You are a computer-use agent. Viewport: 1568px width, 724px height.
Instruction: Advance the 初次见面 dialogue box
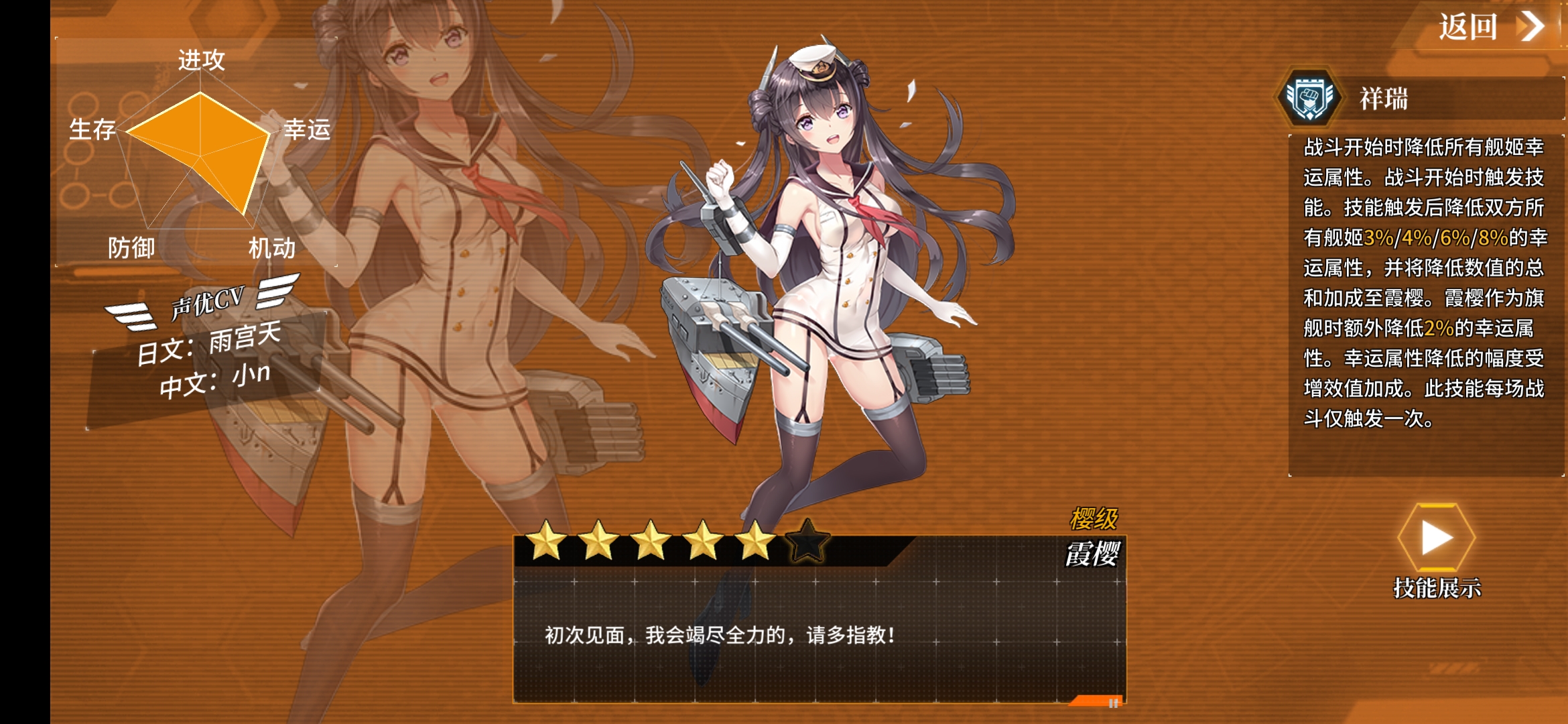click(819, 634)
